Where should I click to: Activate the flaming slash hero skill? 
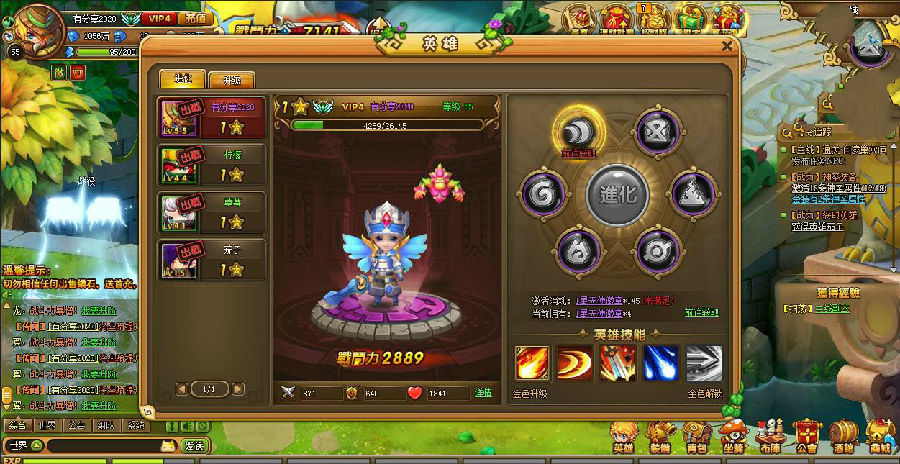530,363
